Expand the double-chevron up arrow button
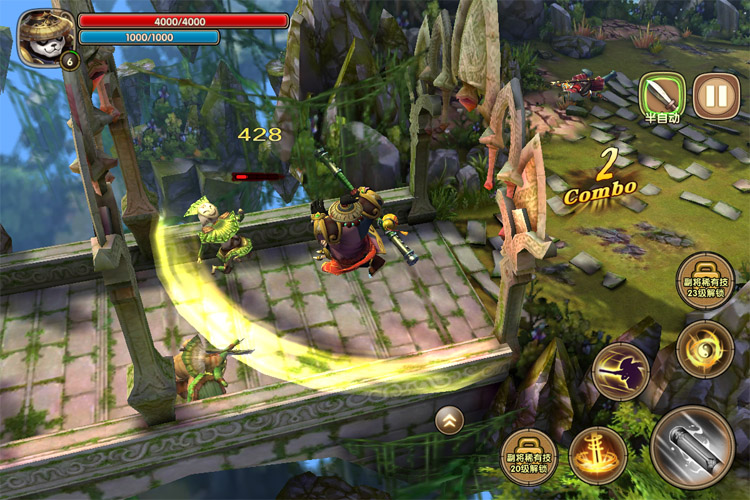Screen dimensions: 750x500 coord(449,421)
